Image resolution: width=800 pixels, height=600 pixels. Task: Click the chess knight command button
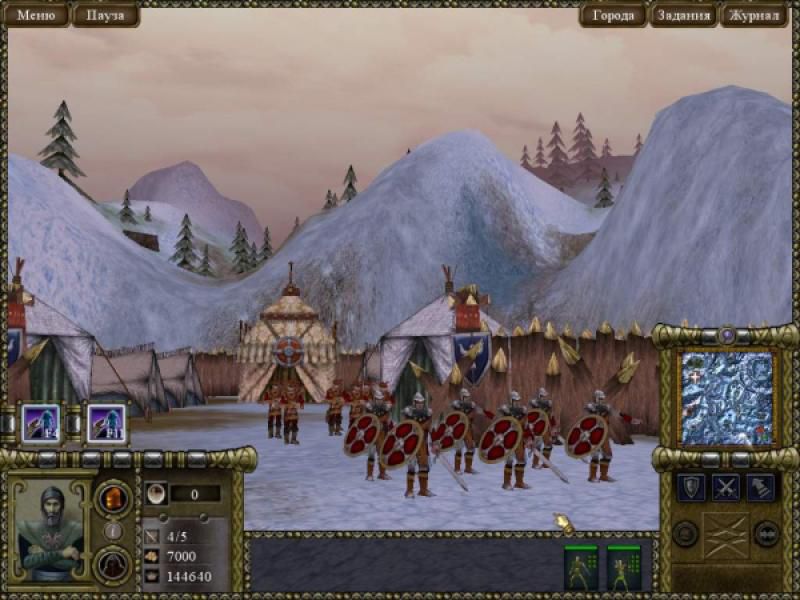click(761, 488)
